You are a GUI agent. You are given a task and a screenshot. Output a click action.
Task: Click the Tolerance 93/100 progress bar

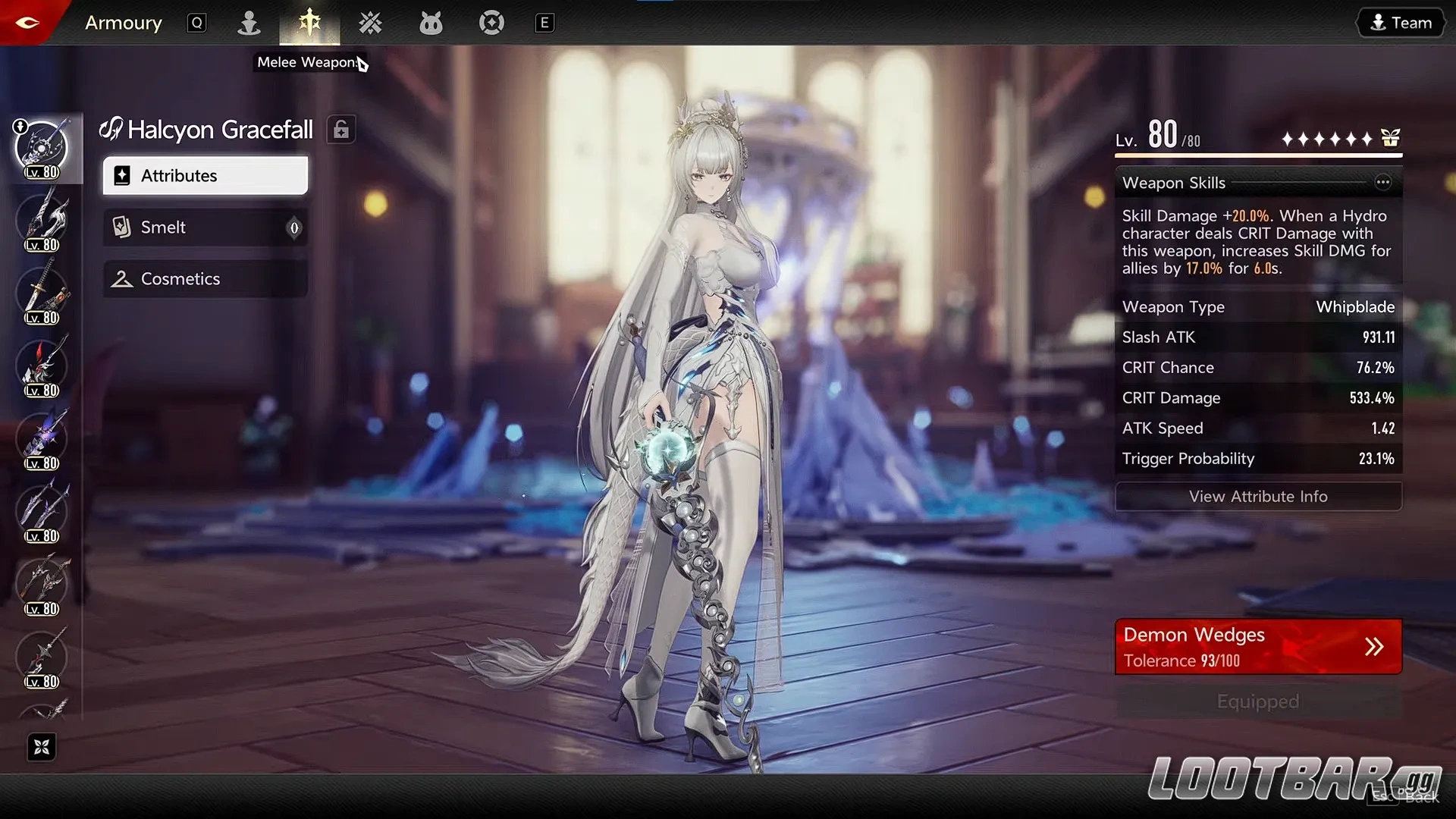pos(1183,661)
